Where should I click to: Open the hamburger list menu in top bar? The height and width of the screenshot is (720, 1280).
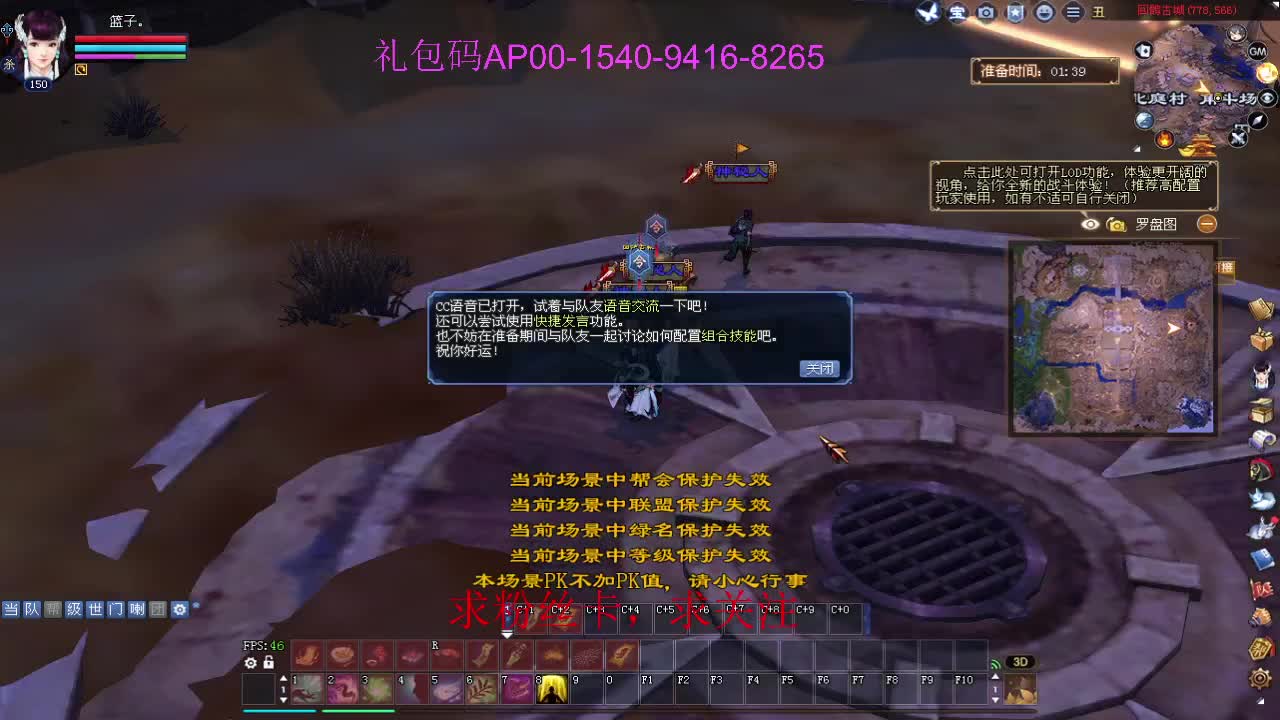[x=1074, y=13]
